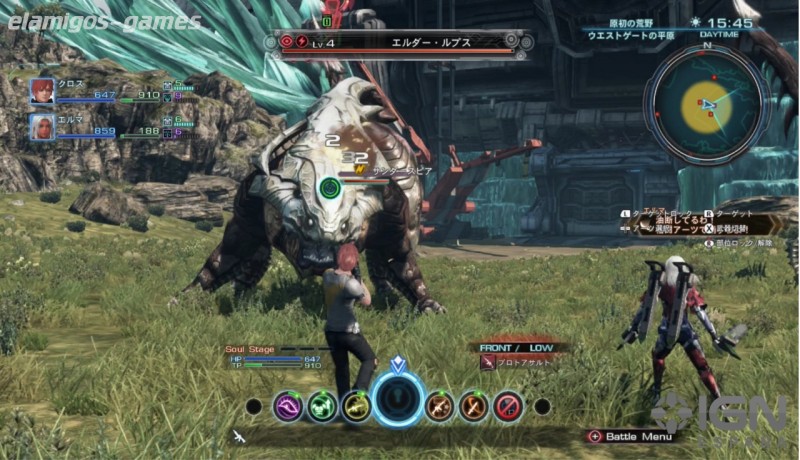Trigger the yellow gun art icon
The height and width of the screenshot is (460, 800).
(356, 406)
